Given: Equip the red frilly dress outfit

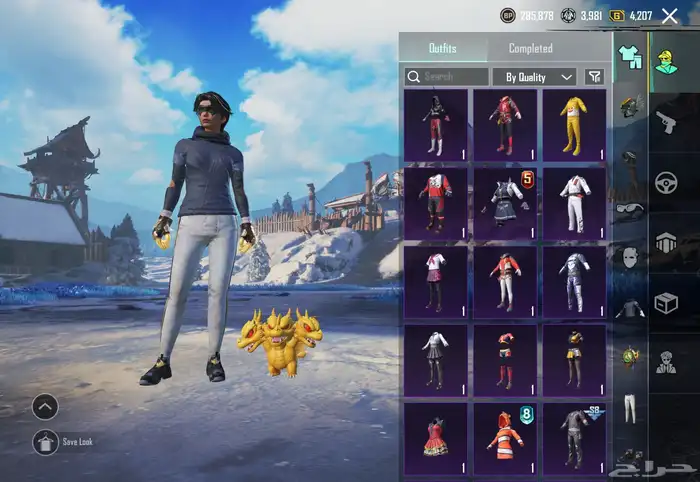Looking at the screenshot, I should pyautogui.click(x=435, y=438).
